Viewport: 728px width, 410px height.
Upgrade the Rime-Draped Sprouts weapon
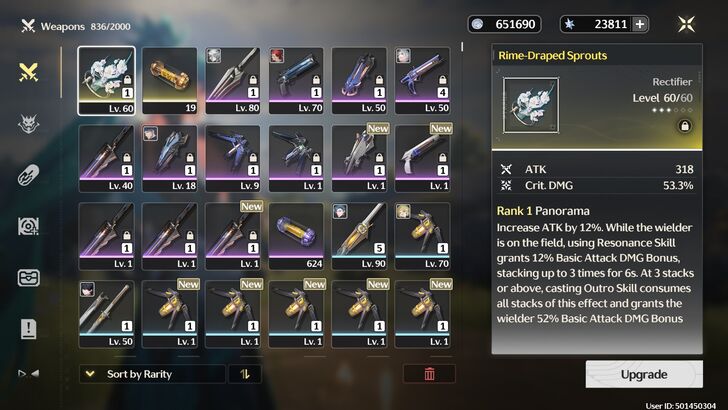(x=643, y=374)
